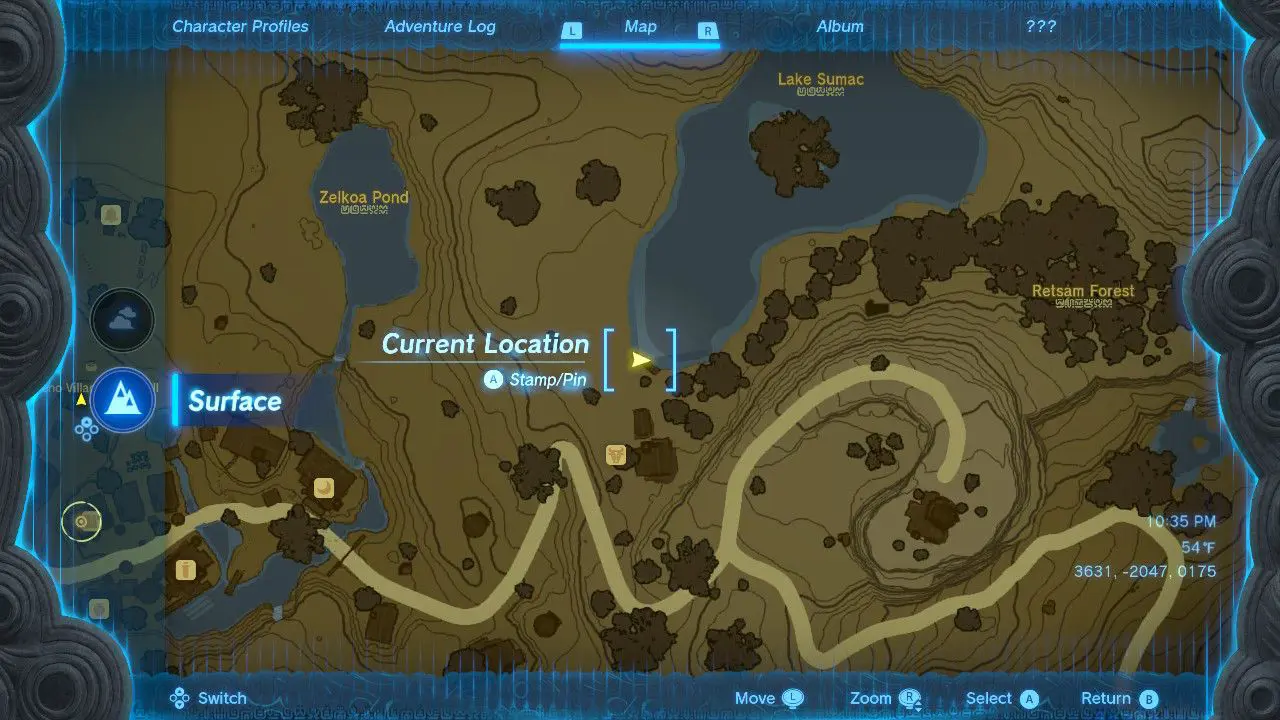Screen dimensions: 1280x720
Task: Click the mountain icon showing Surface layer
Action: coord(122,399)
